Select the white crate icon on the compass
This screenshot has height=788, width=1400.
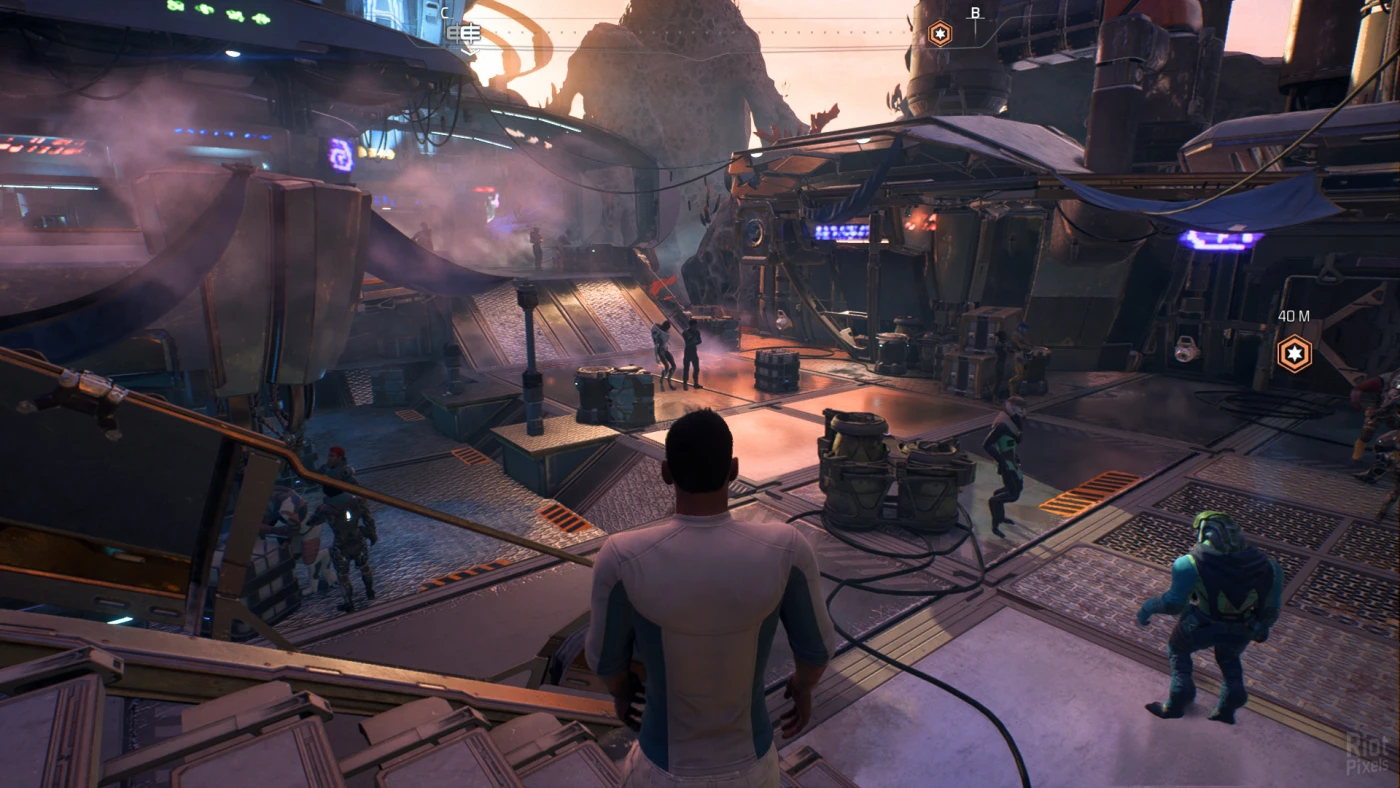pyautogui.click(x=463, y=34)
